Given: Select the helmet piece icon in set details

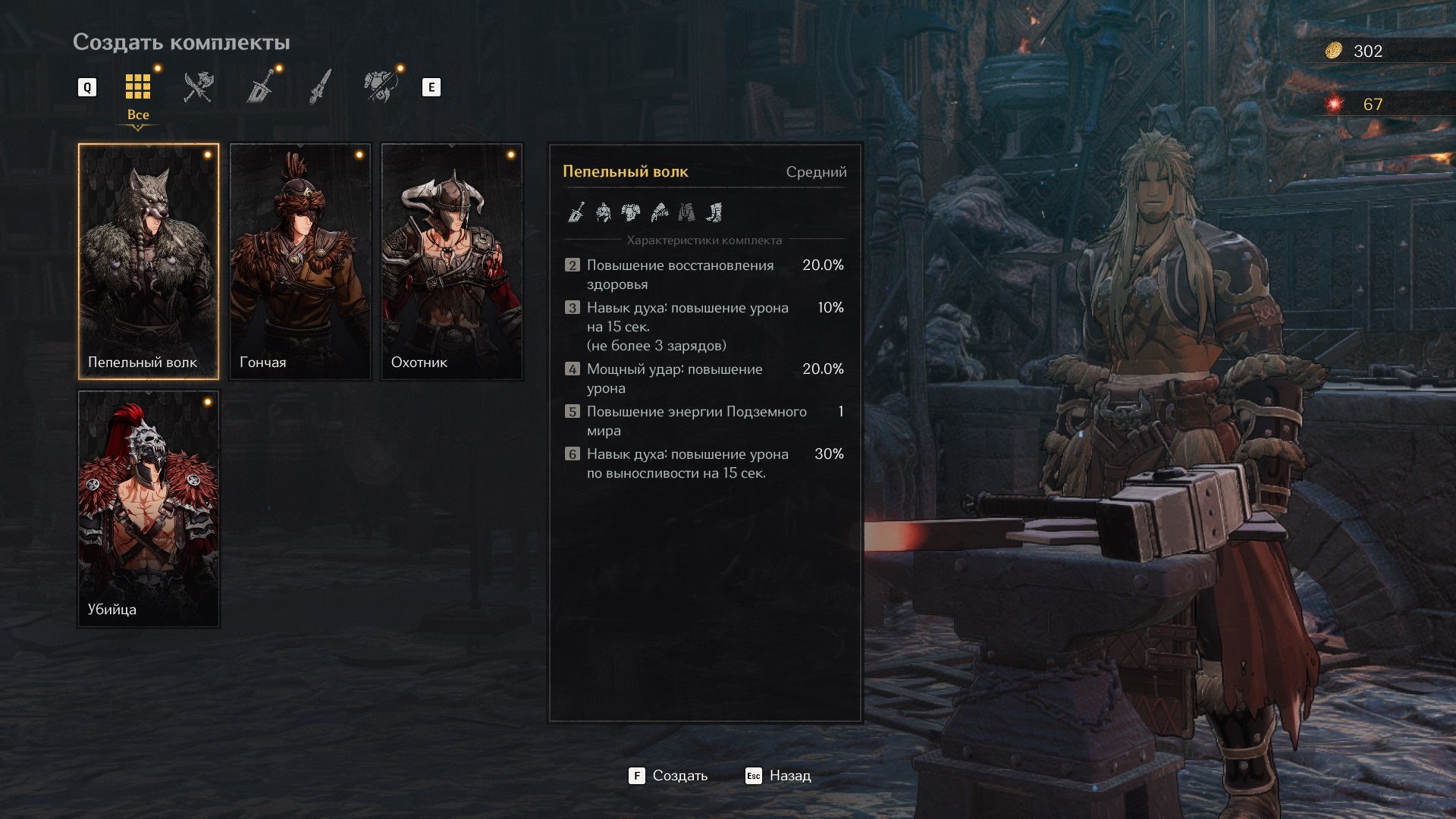Looking at the screenshot, I should tap(604, 212).
